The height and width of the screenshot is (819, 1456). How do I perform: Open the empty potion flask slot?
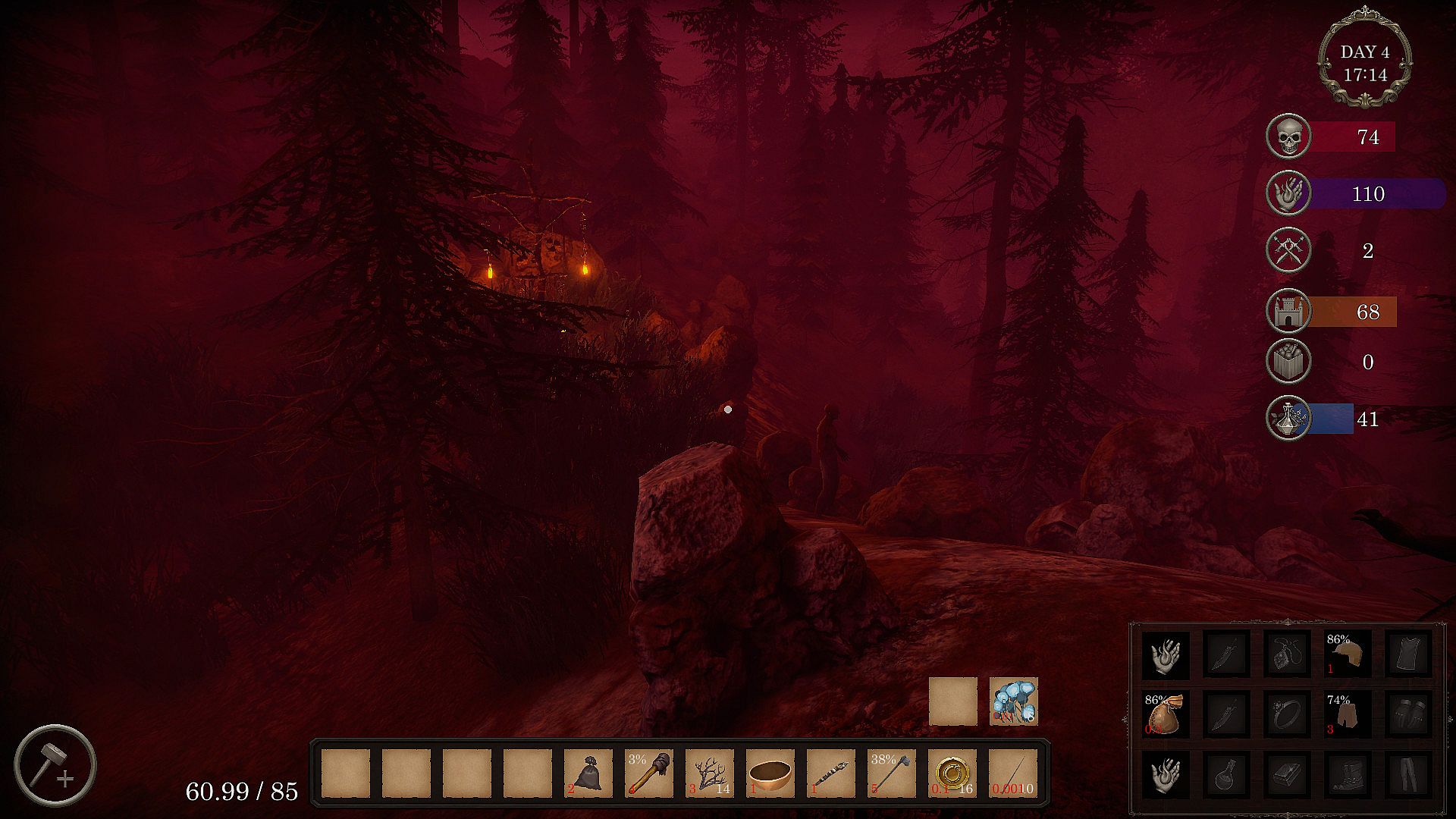[1226, 775]
